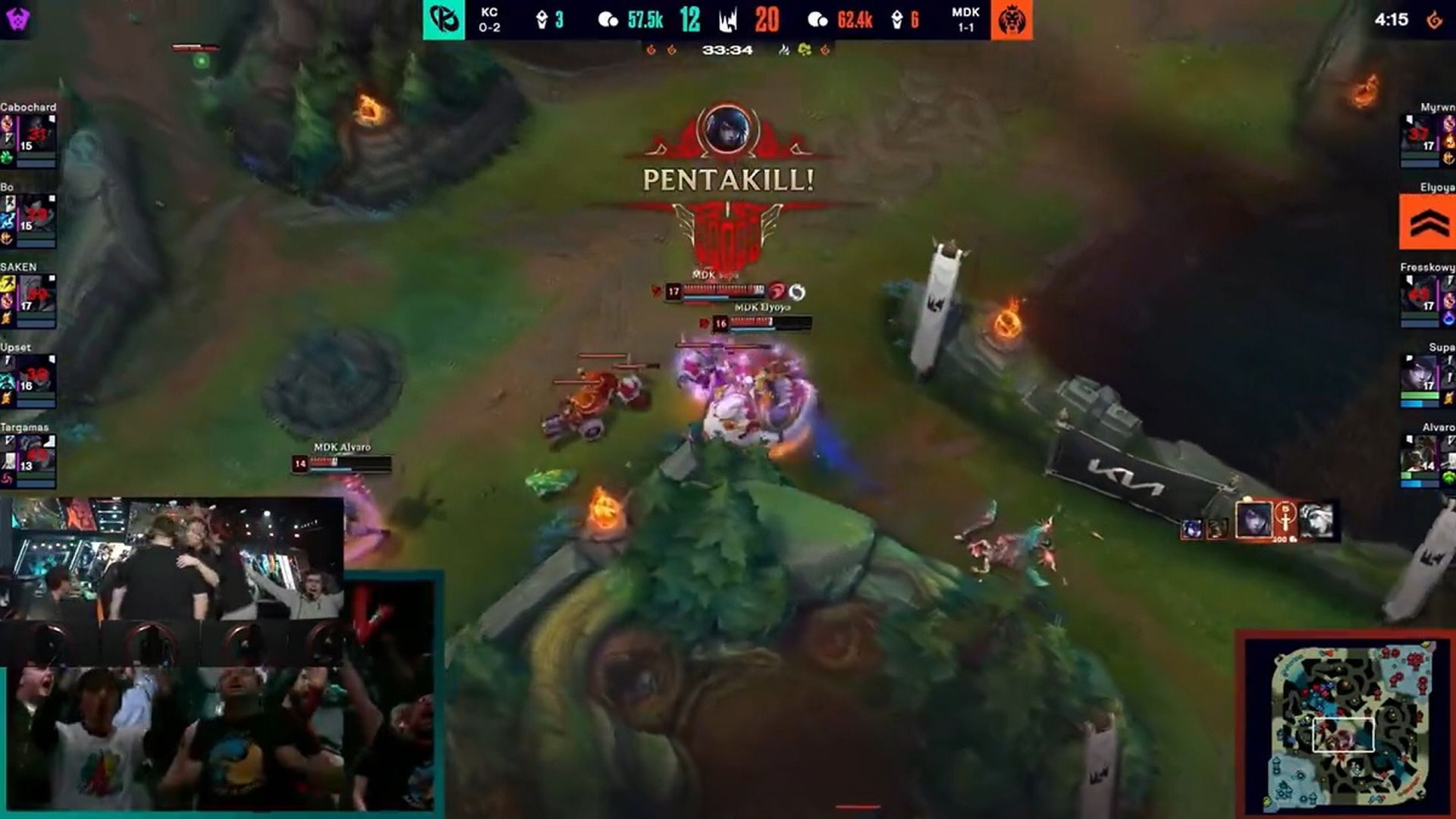
Task: Click the infernal drake icon below the scoreboard
Action: point(651,50)
